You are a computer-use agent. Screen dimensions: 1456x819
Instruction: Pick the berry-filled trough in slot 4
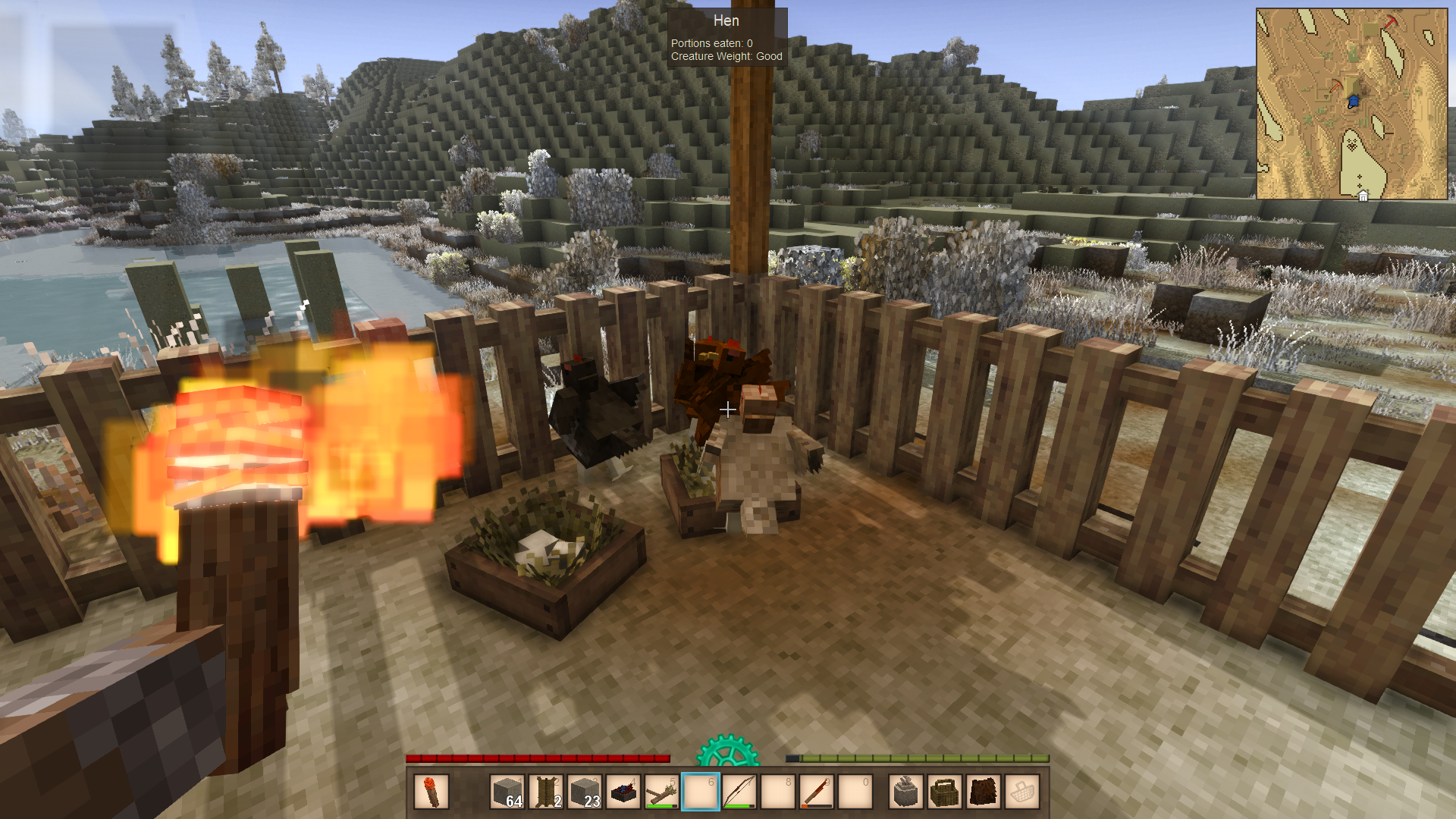pyautogui.click(x=623, y=792)
